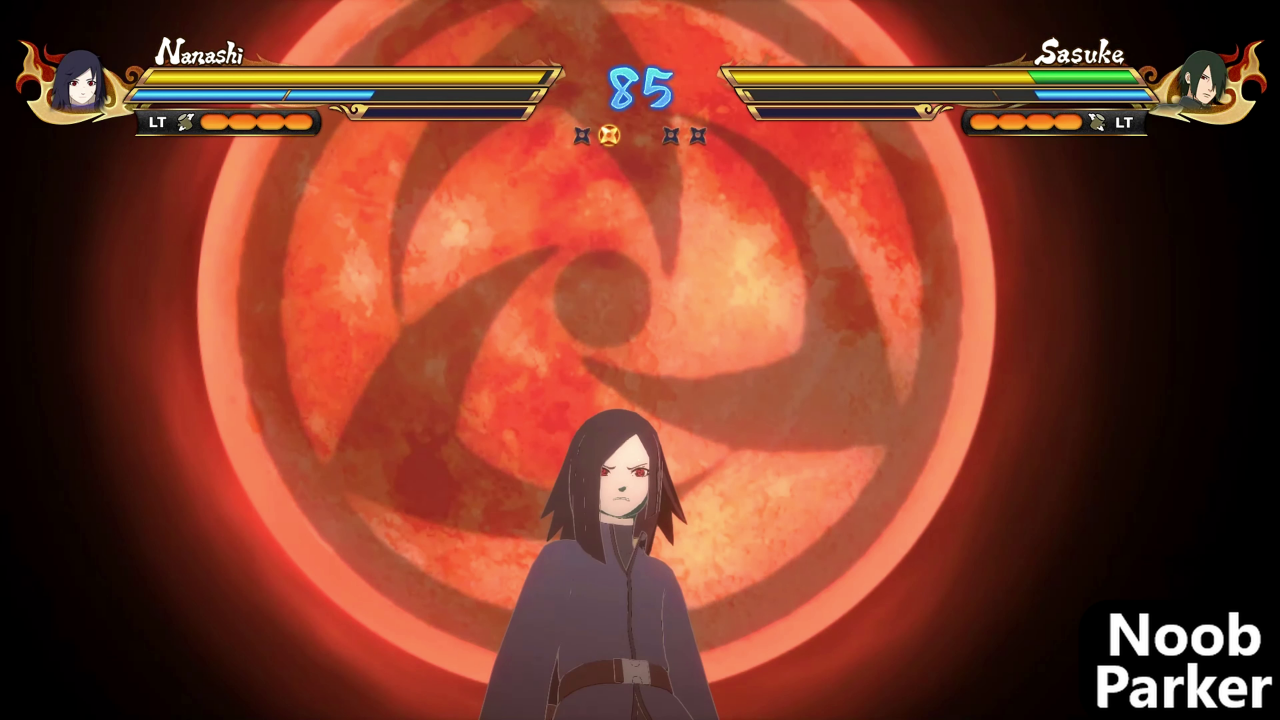Screen dimensions: 1280x720
Task: Click the first orange pip under Sasuke
Action: click(x=985, y=122)
